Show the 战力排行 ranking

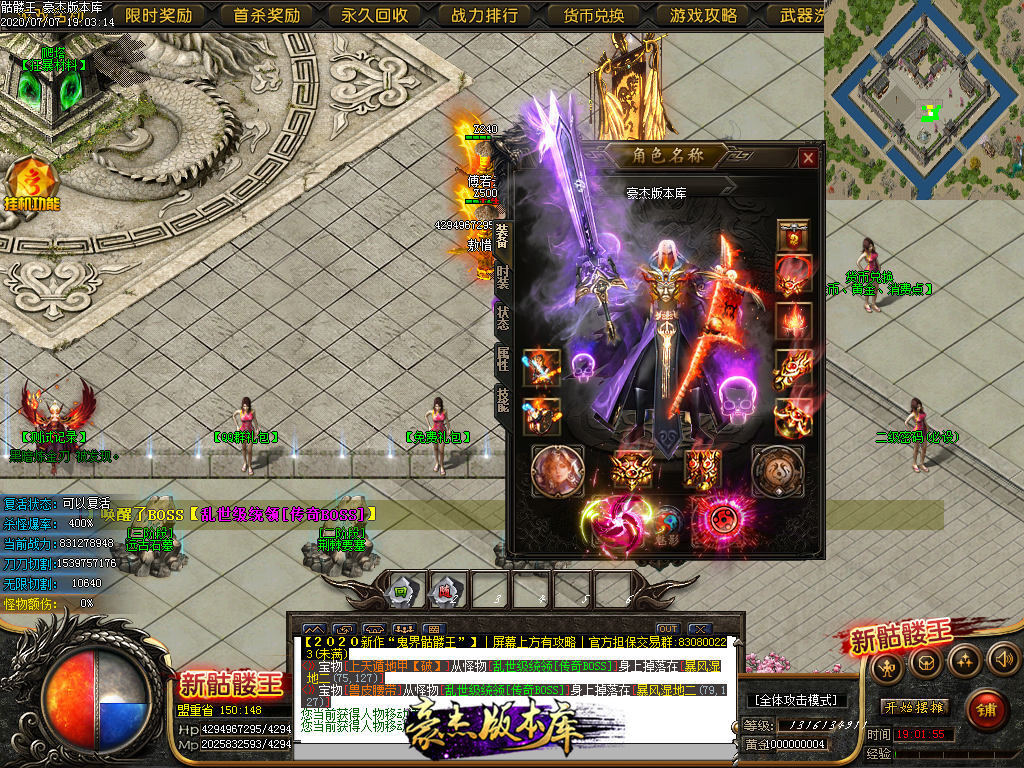click(x=485, y=15)
